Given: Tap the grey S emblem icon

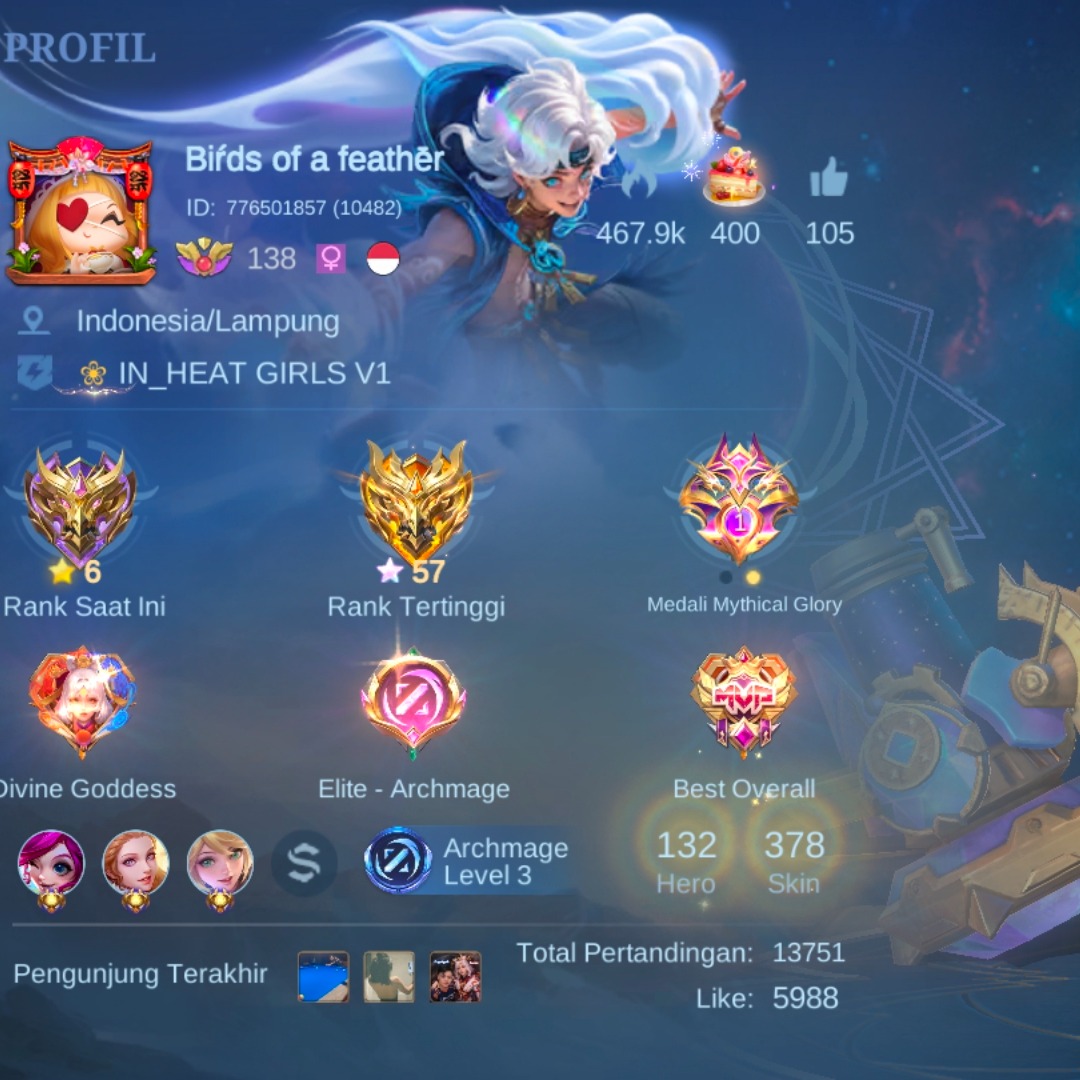Looking at the screenshot, I should pos(304,863).
